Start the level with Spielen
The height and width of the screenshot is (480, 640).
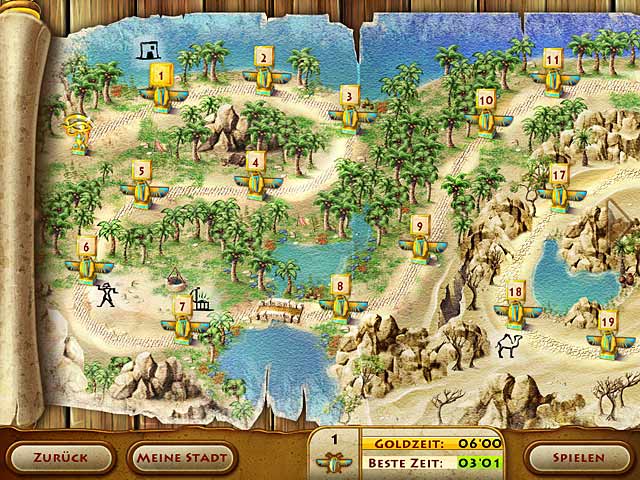(x=582, y=458)
